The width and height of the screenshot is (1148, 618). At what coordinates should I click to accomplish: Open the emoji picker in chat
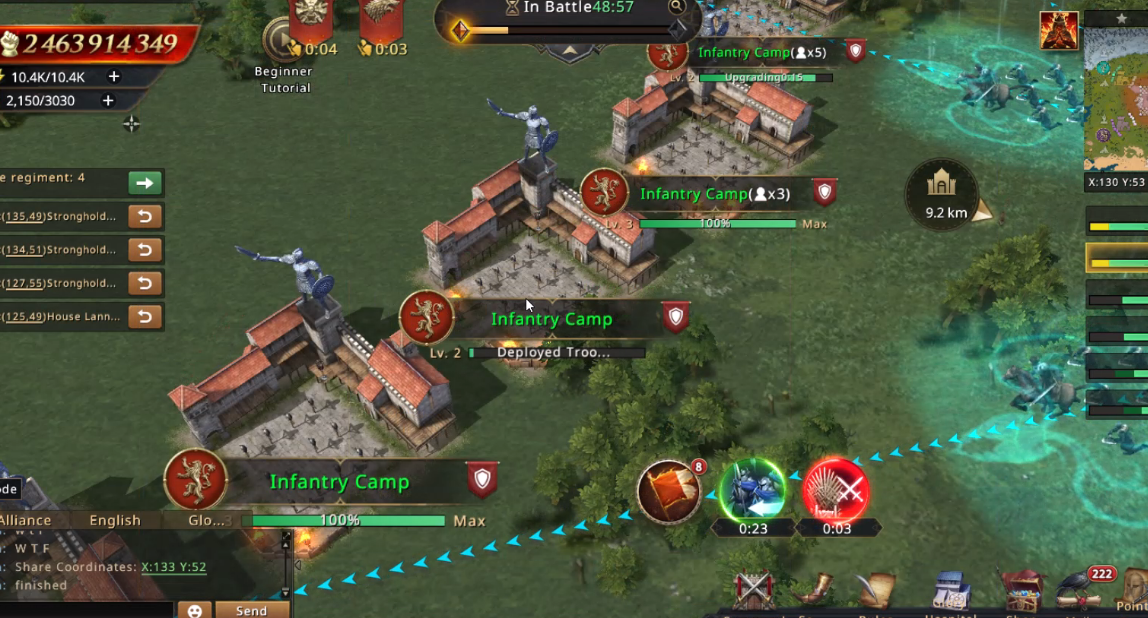click(x=195, y=609)
